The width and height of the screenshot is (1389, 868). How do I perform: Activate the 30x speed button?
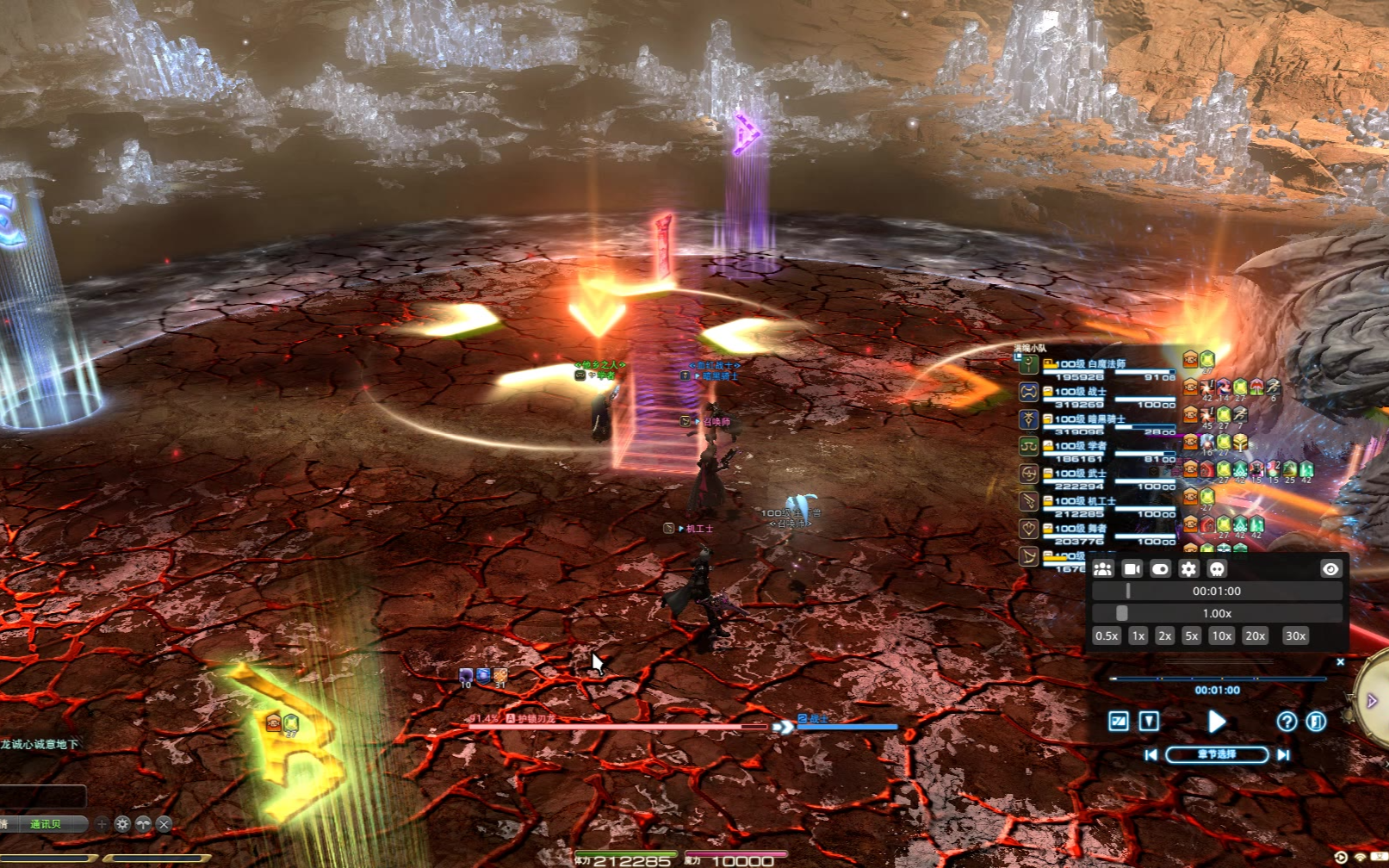pos(1295,635)
